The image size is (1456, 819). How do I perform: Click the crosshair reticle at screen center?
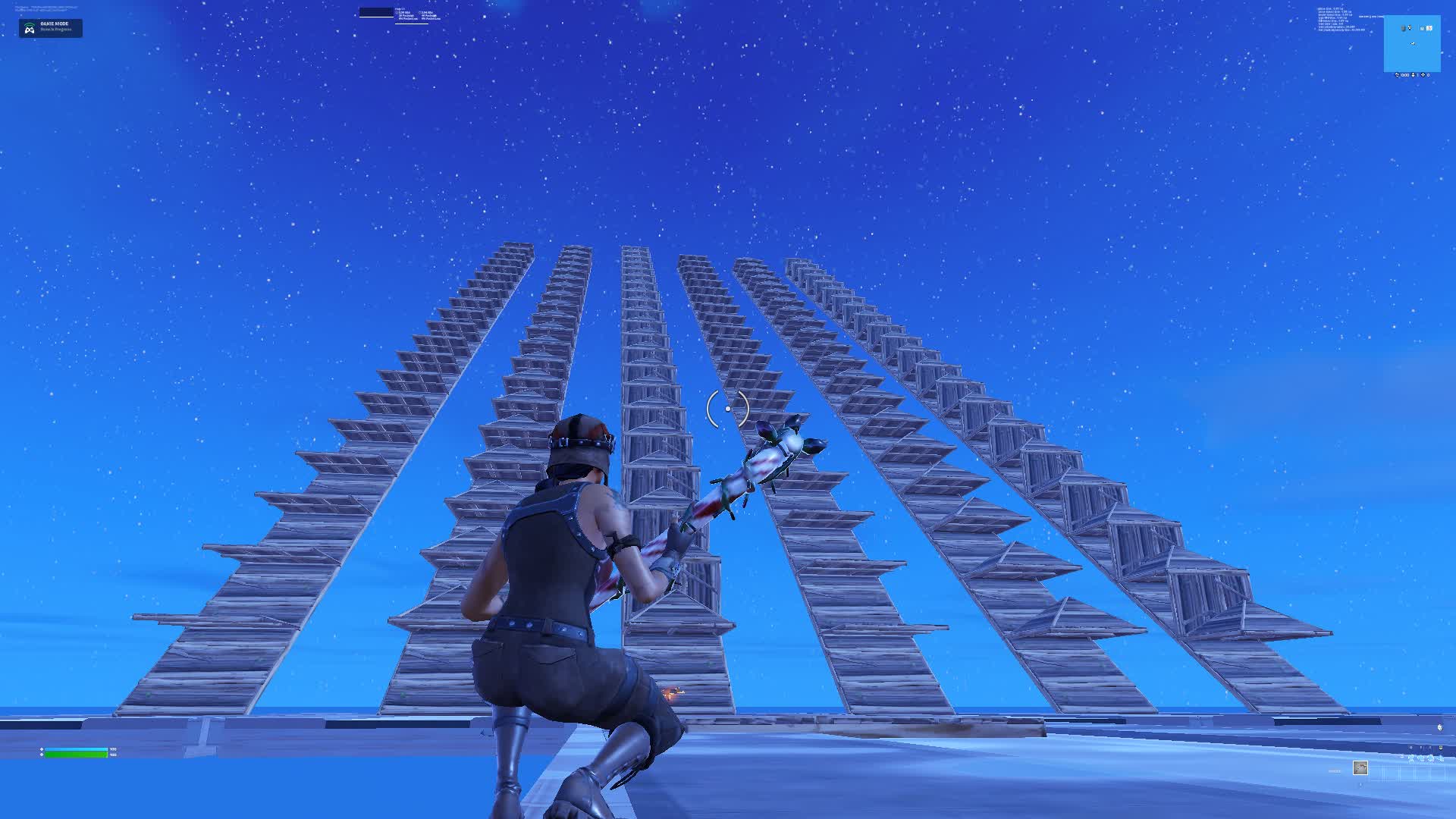pos(728,408)
